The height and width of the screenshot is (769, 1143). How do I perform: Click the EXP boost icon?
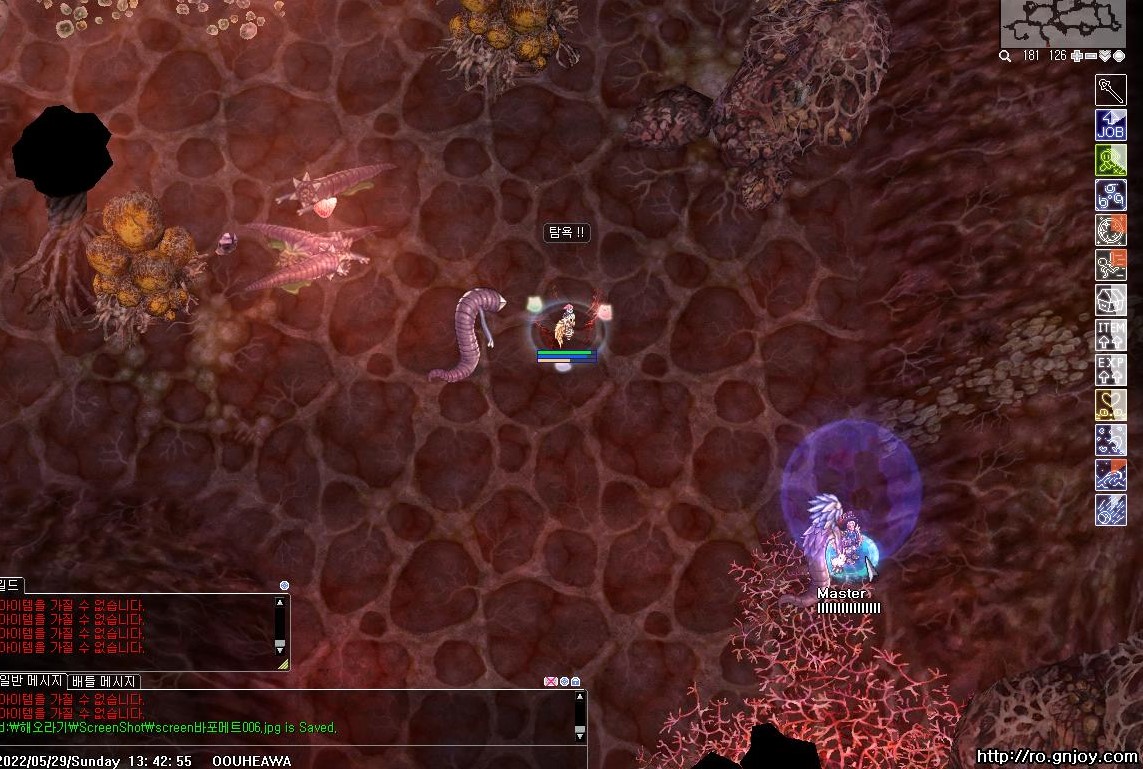coord(1110,370)
